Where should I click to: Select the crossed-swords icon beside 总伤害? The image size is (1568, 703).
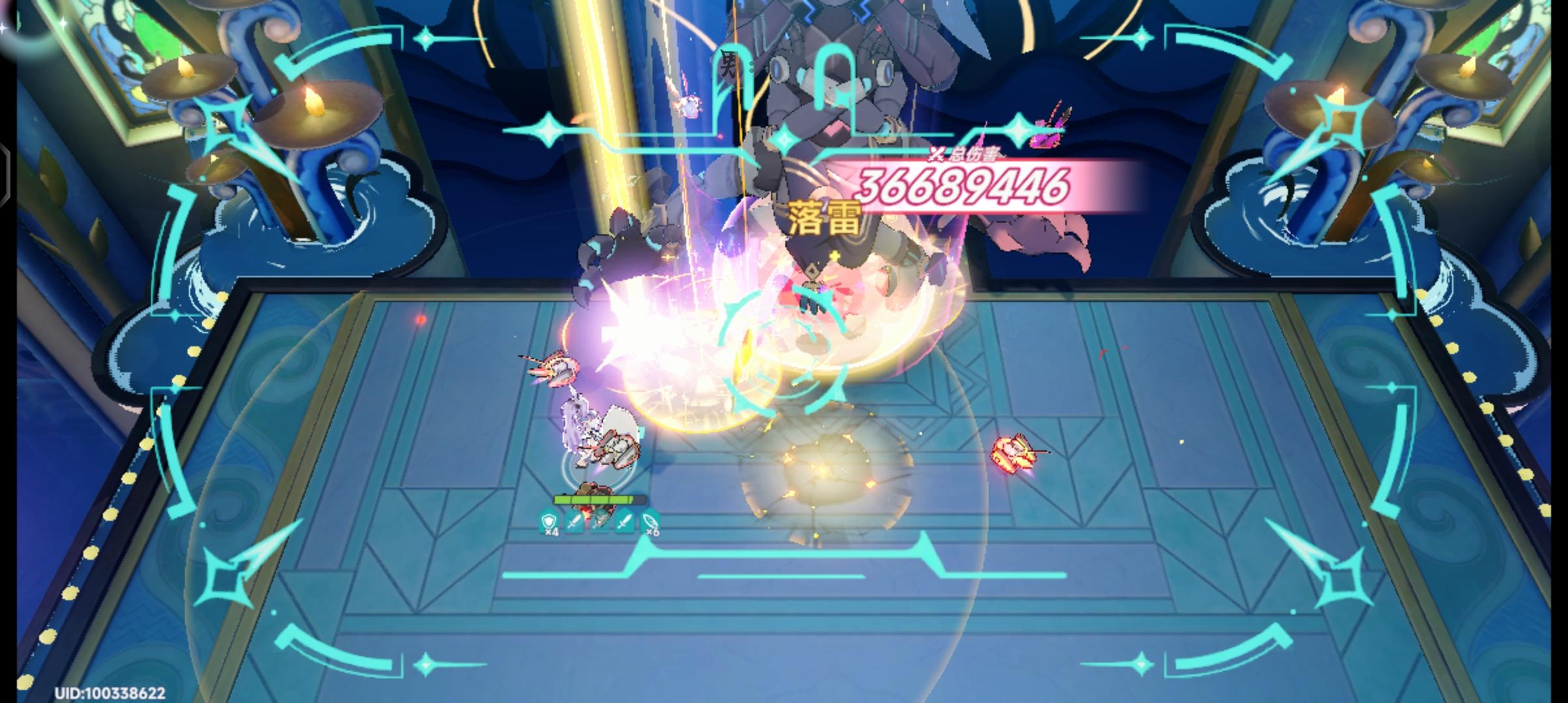coord(934,154)
